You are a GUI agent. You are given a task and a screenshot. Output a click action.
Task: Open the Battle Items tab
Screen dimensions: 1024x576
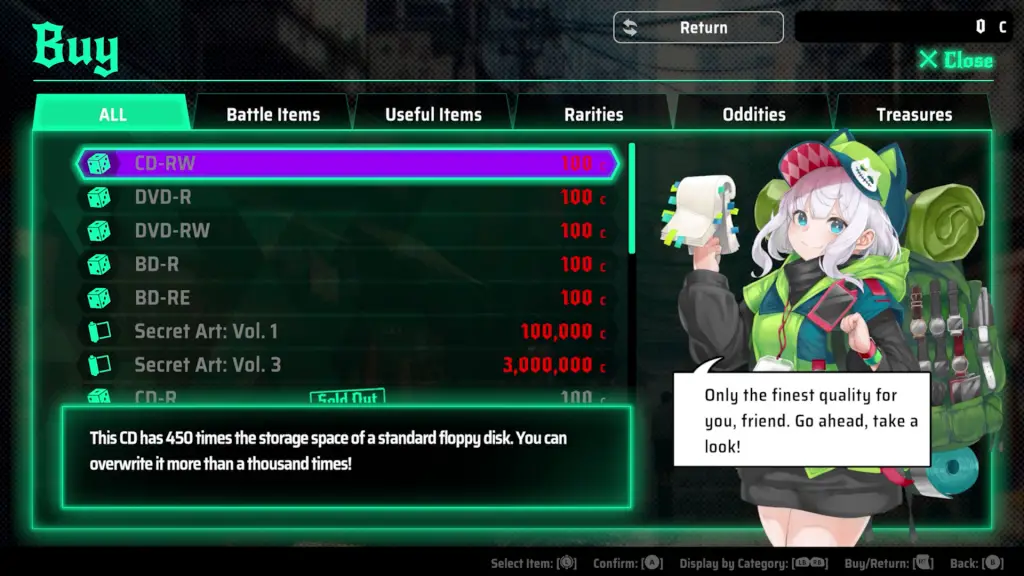pyautogui.click(x=273, y=114)
